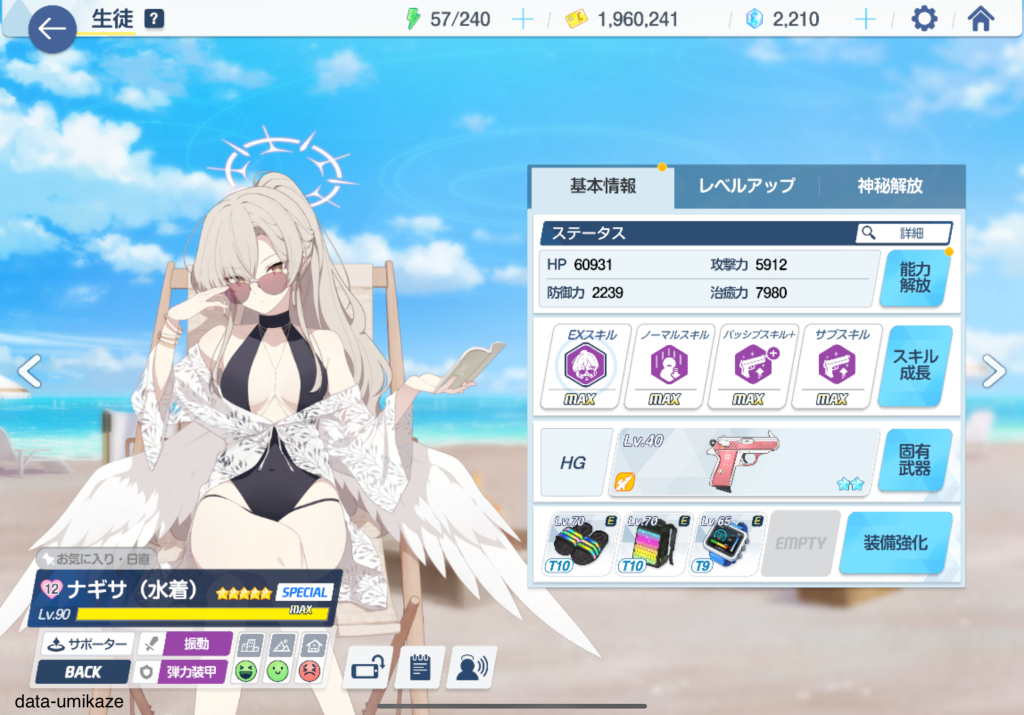The height and width of the screenshot is (715, 1024).
Task: Switch to the 神秘解放 tab
Action: click(x=890, y=186)
